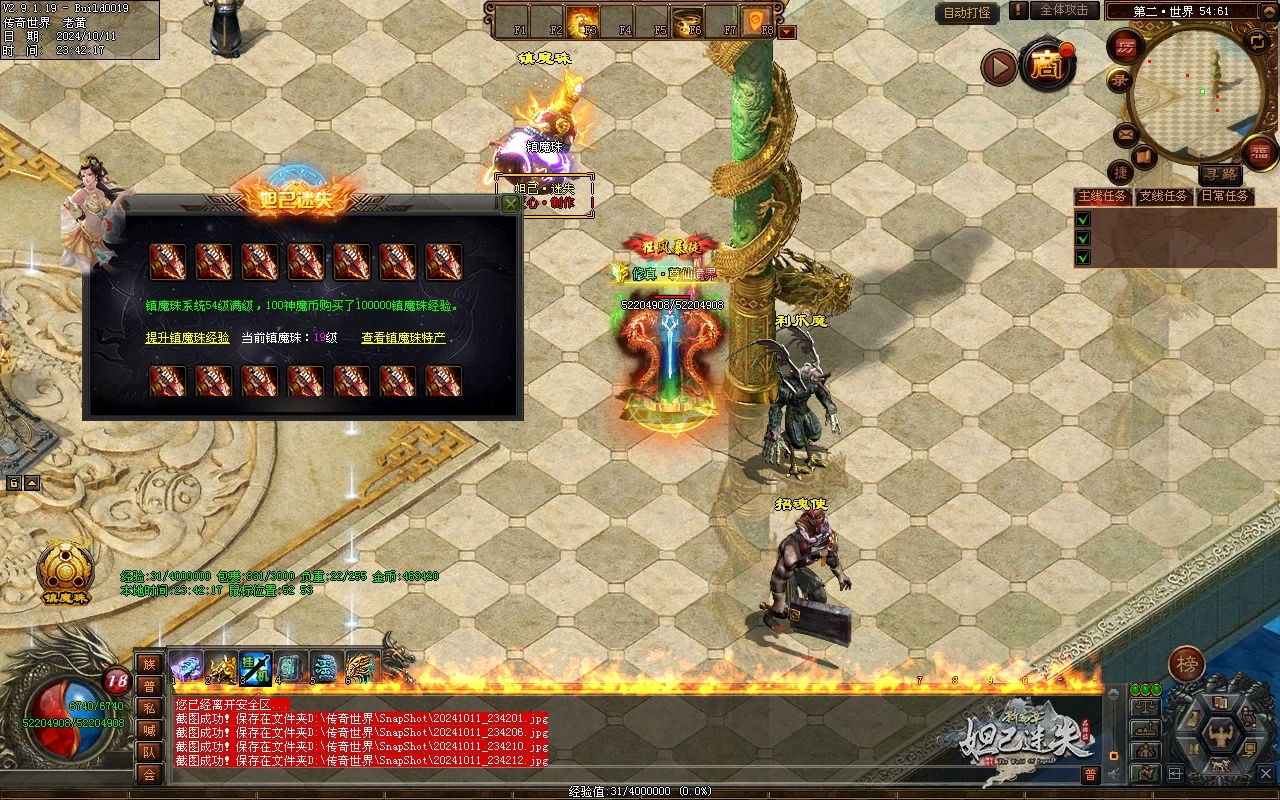This screenshot has height=800, width=1280.
Task: Open the mail envelope icon
Action: [1127, 134]
